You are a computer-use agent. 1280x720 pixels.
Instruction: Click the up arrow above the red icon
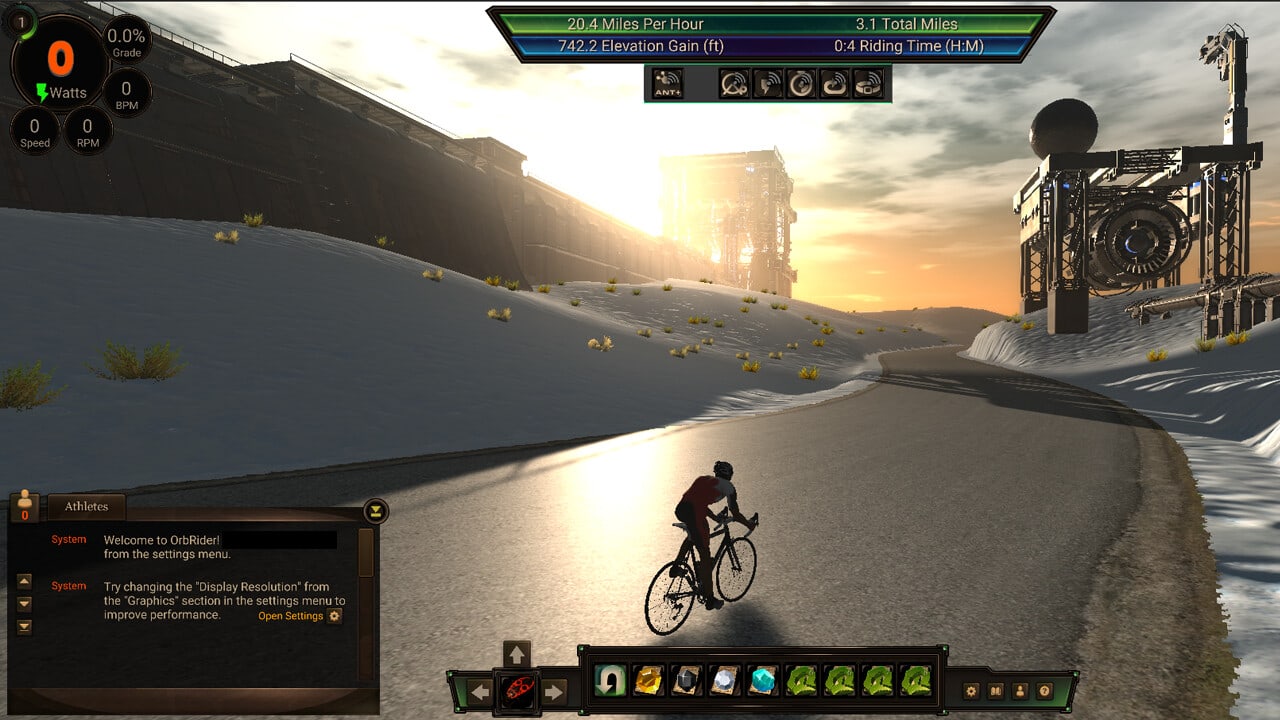(517, 655)
